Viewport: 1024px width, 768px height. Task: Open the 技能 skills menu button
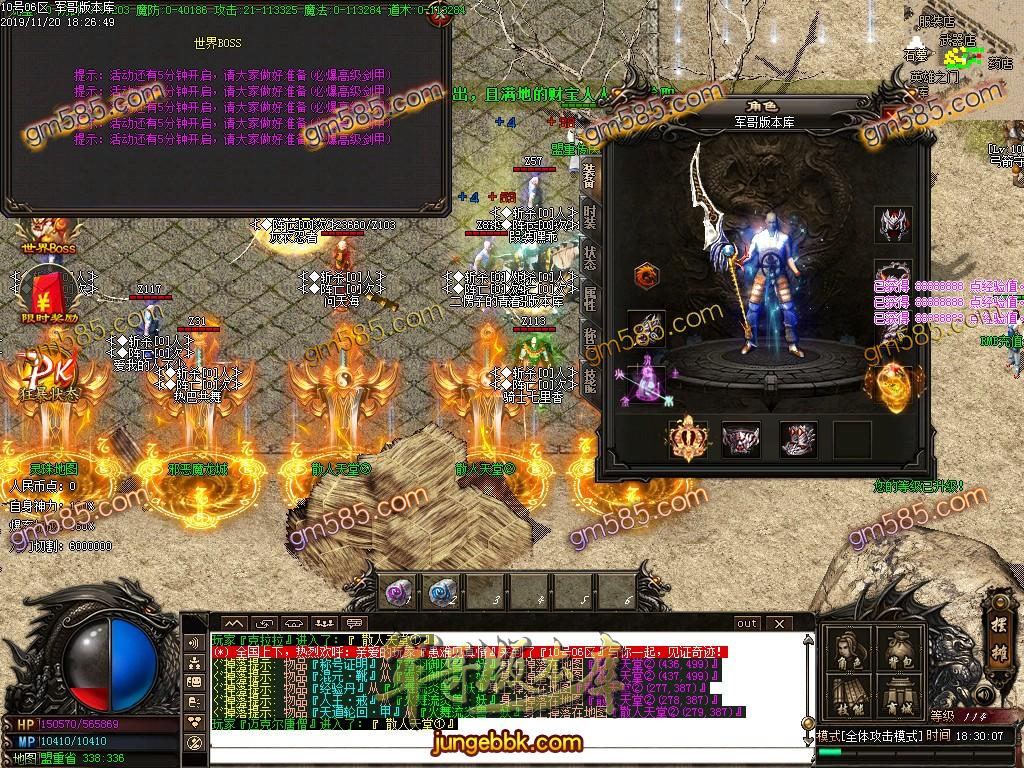[x=850, y=698]
